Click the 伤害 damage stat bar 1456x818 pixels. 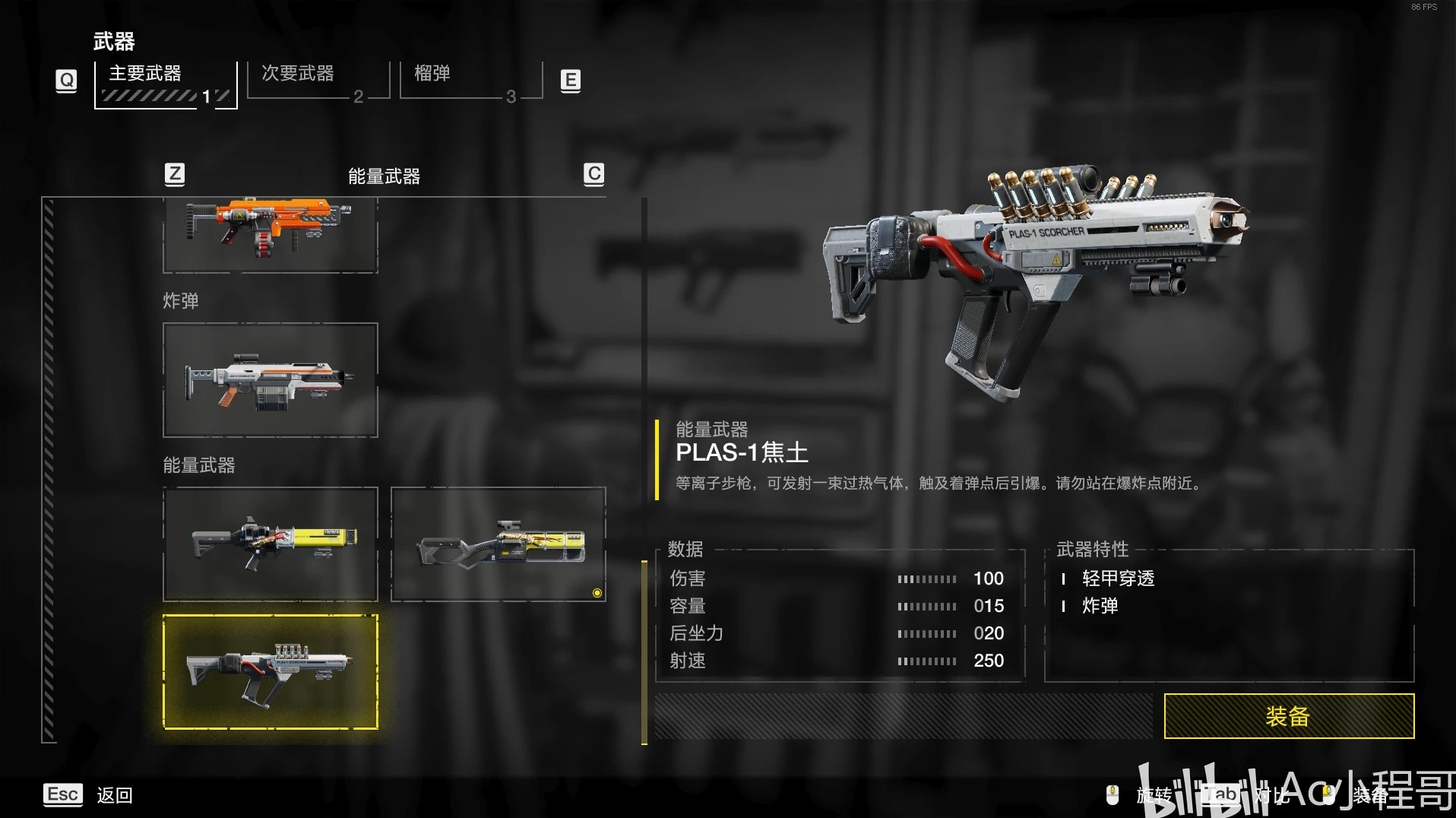[x=927, y=579]
